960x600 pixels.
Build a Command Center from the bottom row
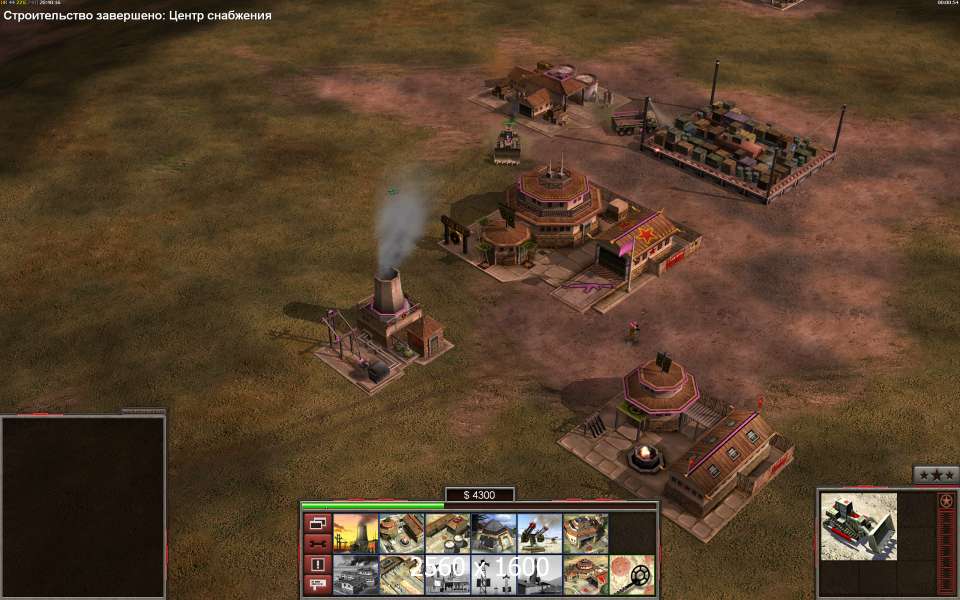(x=585, y=574)
